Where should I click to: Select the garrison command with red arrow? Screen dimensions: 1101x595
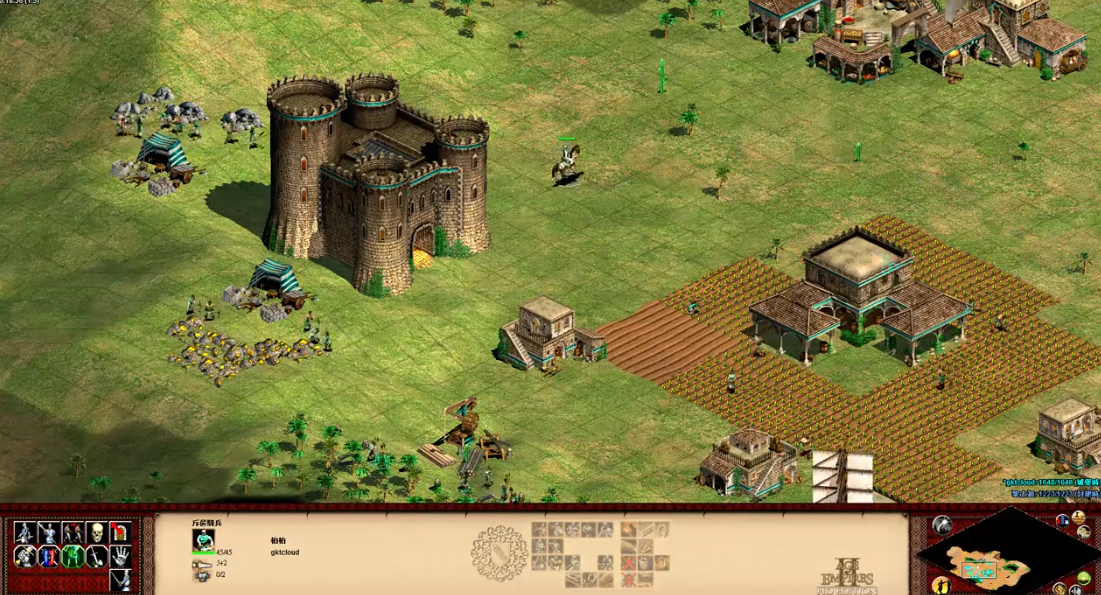120,532
